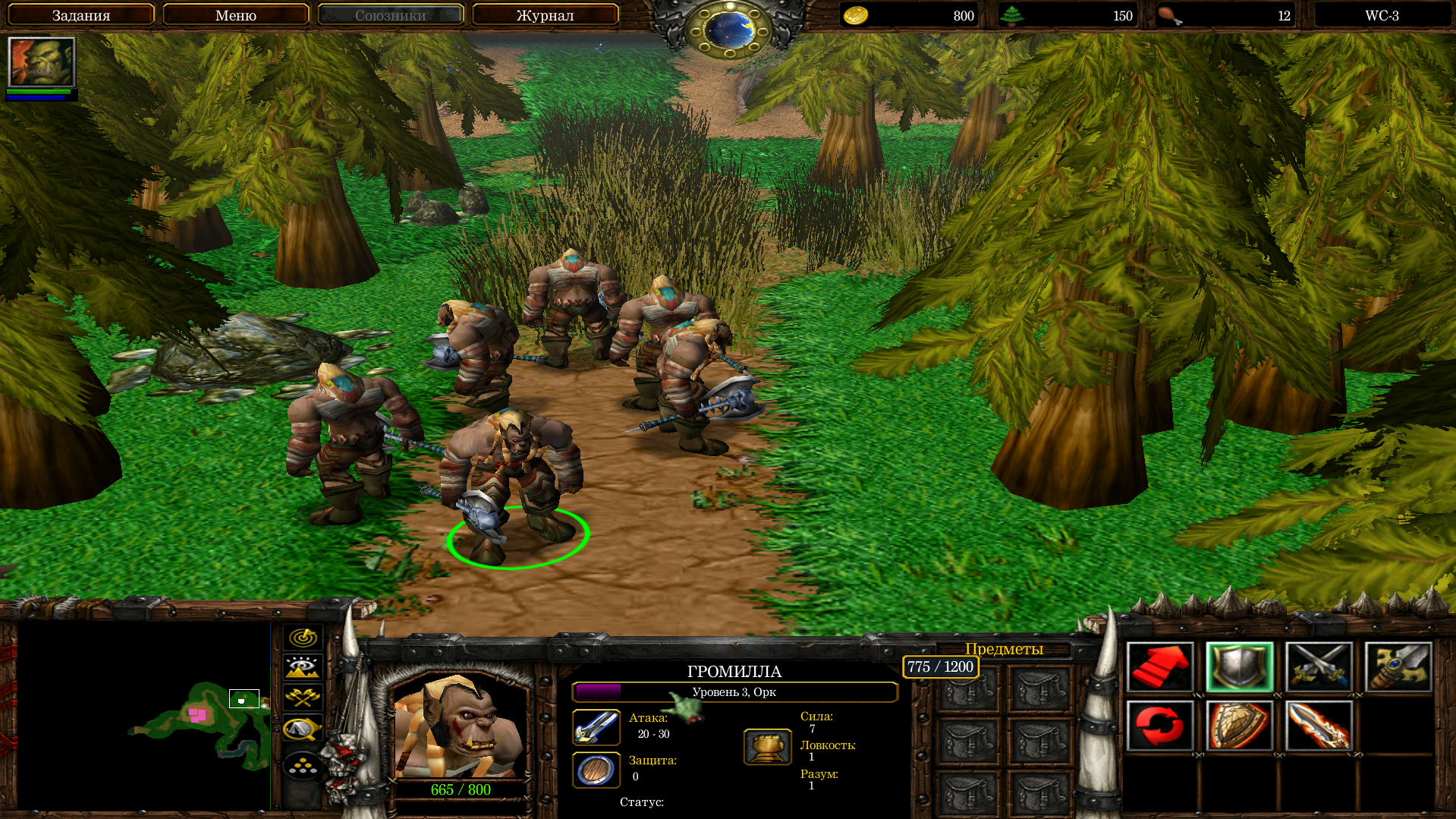1456x819 pixels.
Task: Open the Задания quests panel
Action: (81, 15)
